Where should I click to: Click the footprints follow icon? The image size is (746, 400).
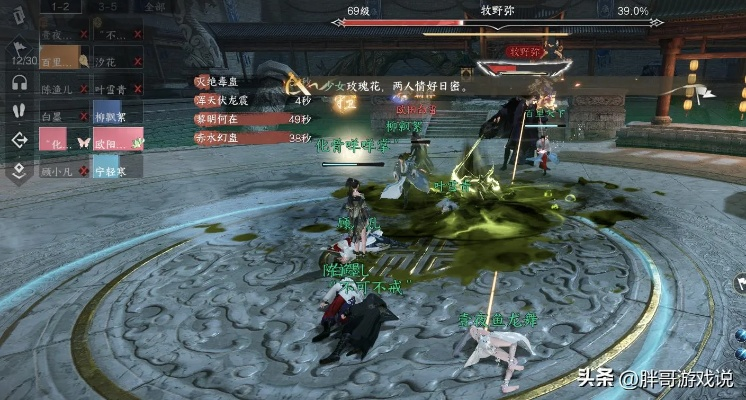click(19, 111)
